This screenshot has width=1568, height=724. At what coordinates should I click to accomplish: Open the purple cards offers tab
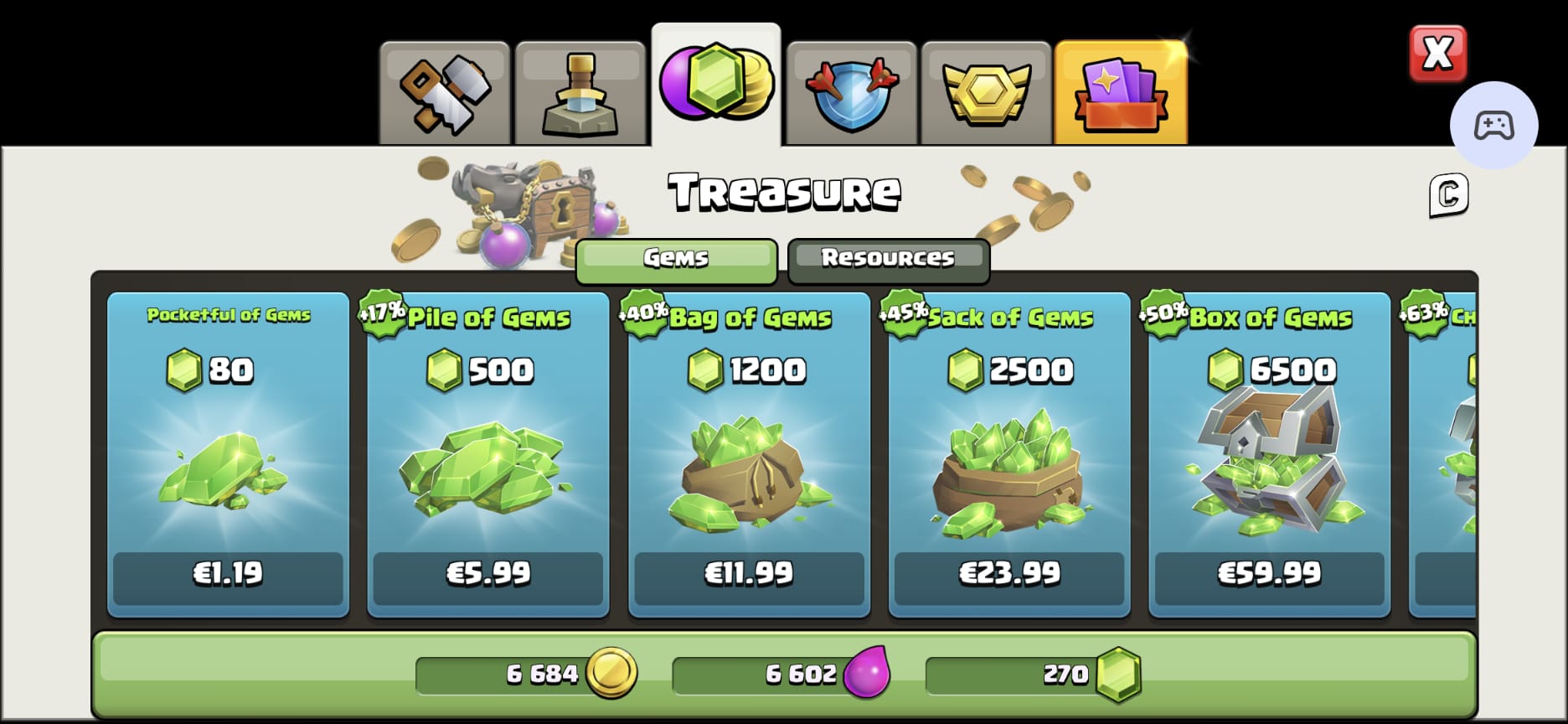click(1121, 93)
